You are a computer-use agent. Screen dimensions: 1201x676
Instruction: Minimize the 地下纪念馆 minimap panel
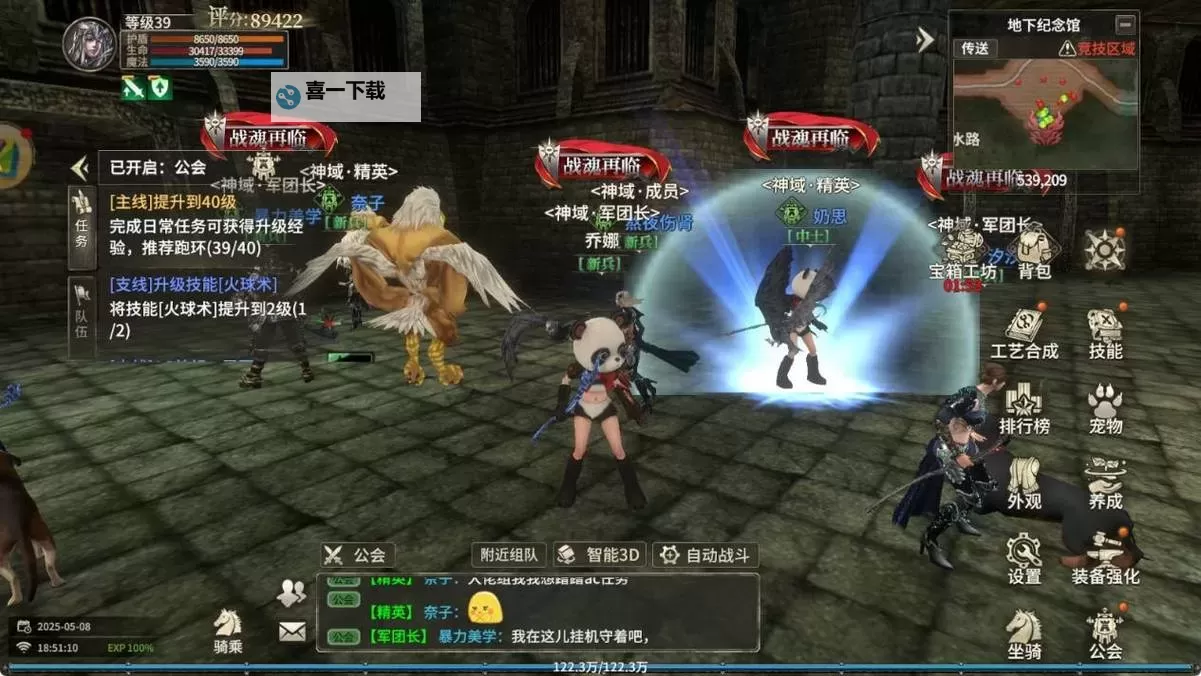click(1126, 24)
